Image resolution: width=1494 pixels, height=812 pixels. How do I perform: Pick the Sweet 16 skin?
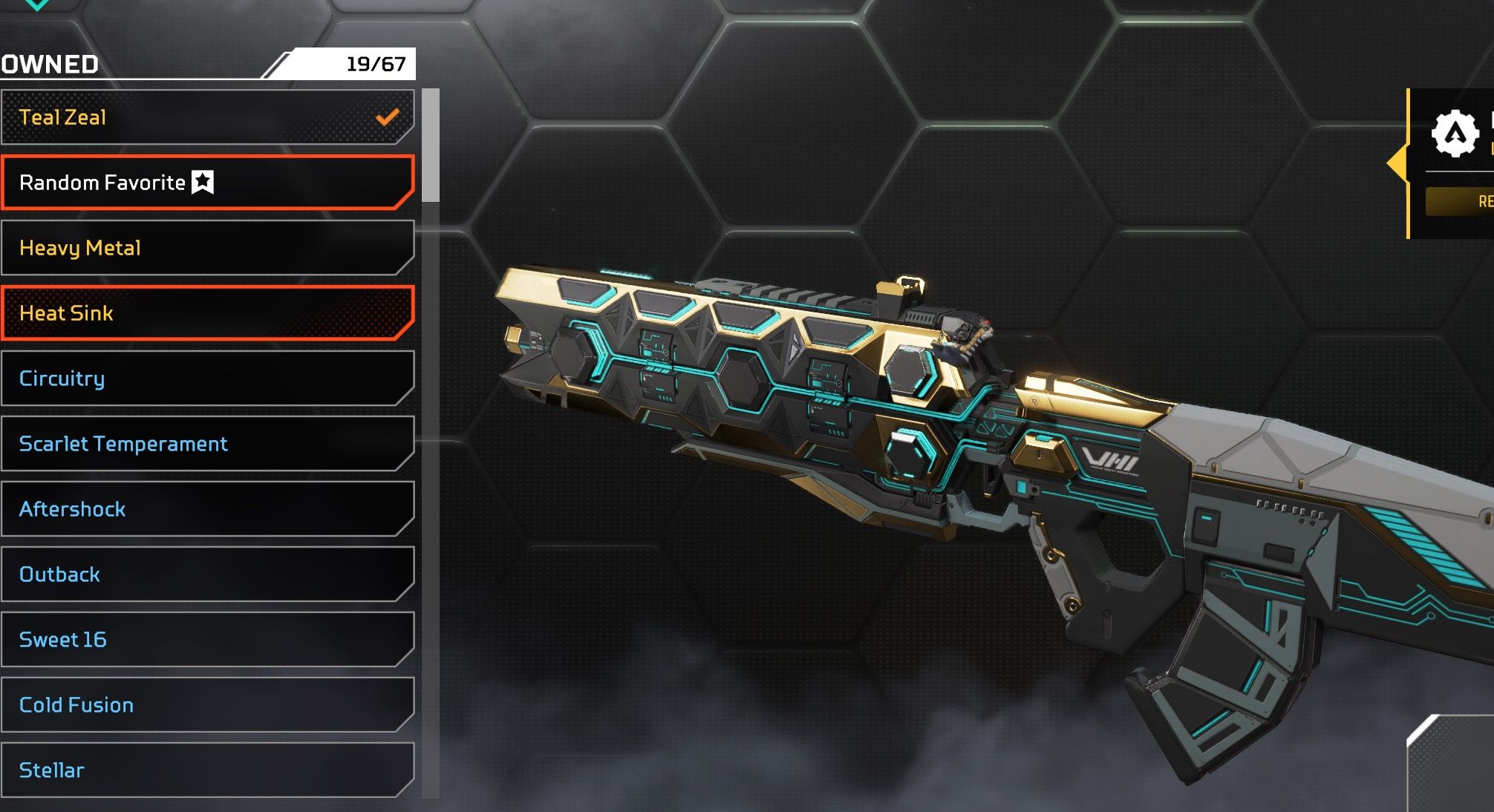click(207, 640)
